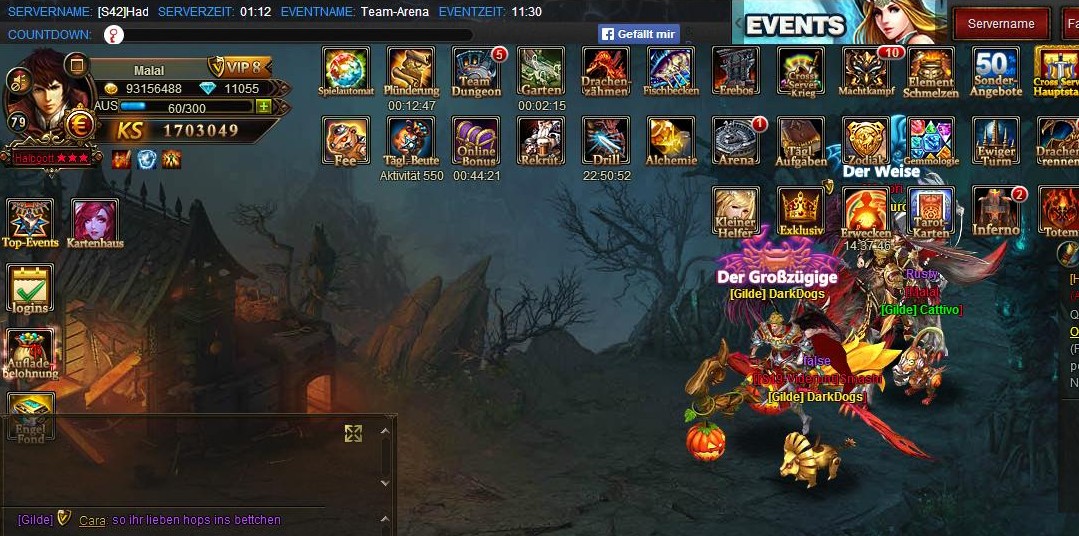Open the Alchemie menu

tap(671, 140)
